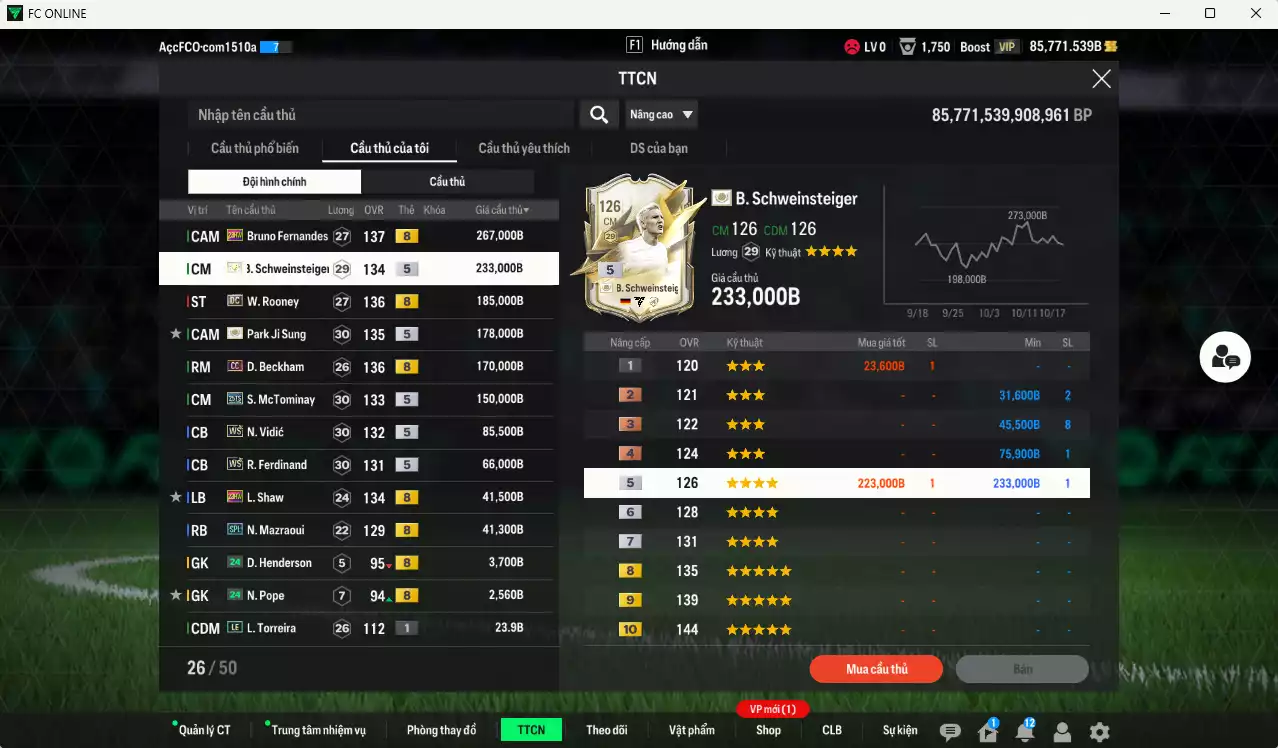Click the magnifying glass search button
The image size is (1278, 748).
[598, 115]
